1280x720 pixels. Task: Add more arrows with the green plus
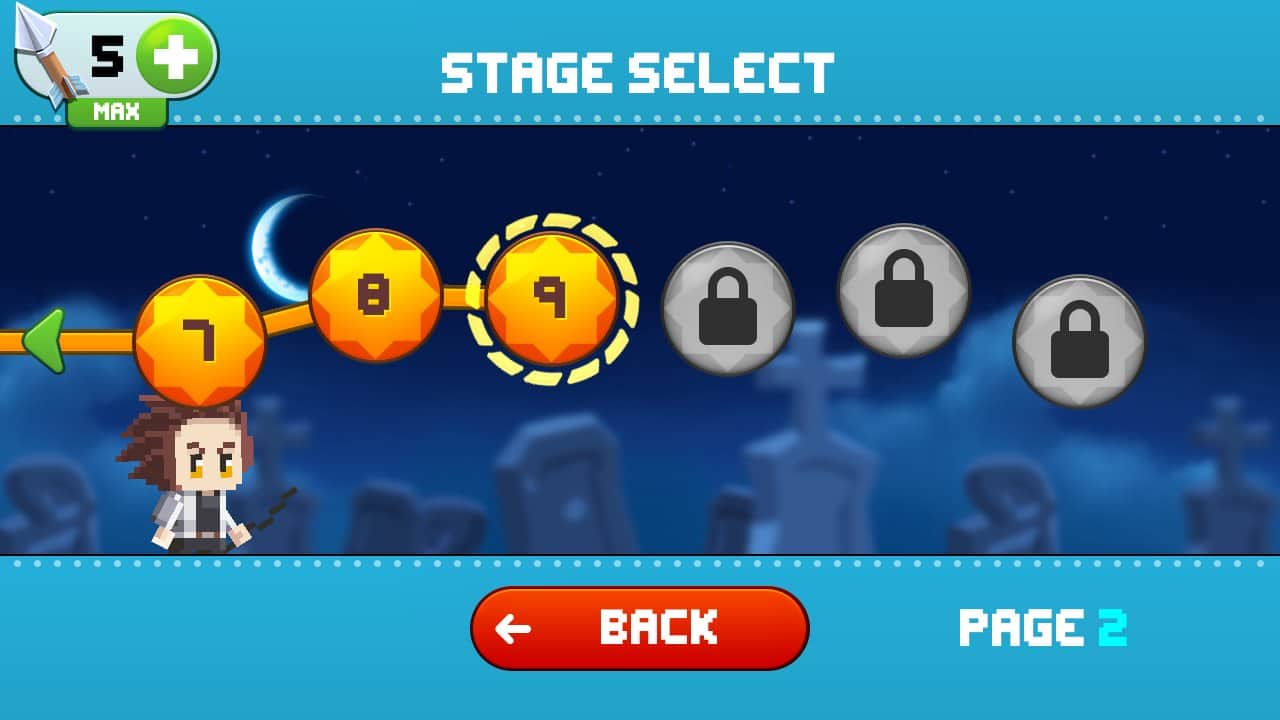[175, 56]
